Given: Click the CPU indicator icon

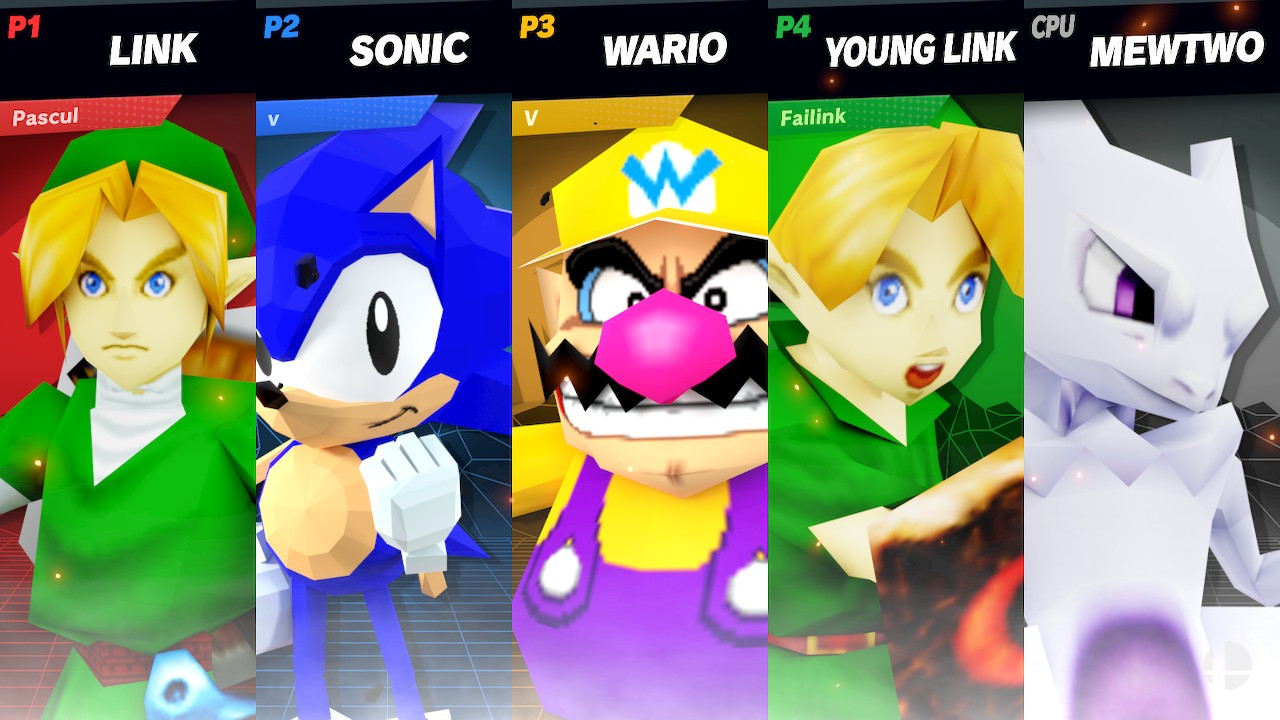Looking at the screenshot, I should pyautogui.click(x=1051, y=27).
